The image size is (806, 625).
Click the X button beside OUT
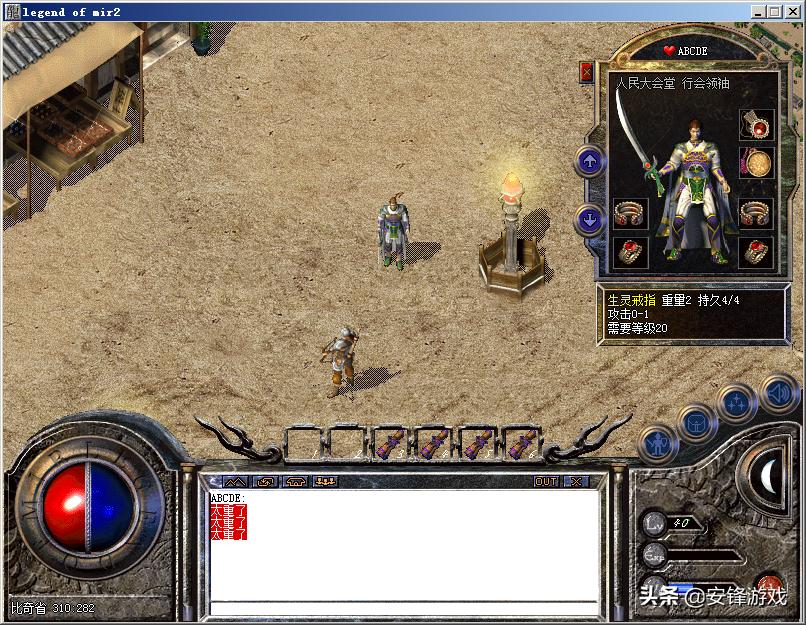[575, 482]
